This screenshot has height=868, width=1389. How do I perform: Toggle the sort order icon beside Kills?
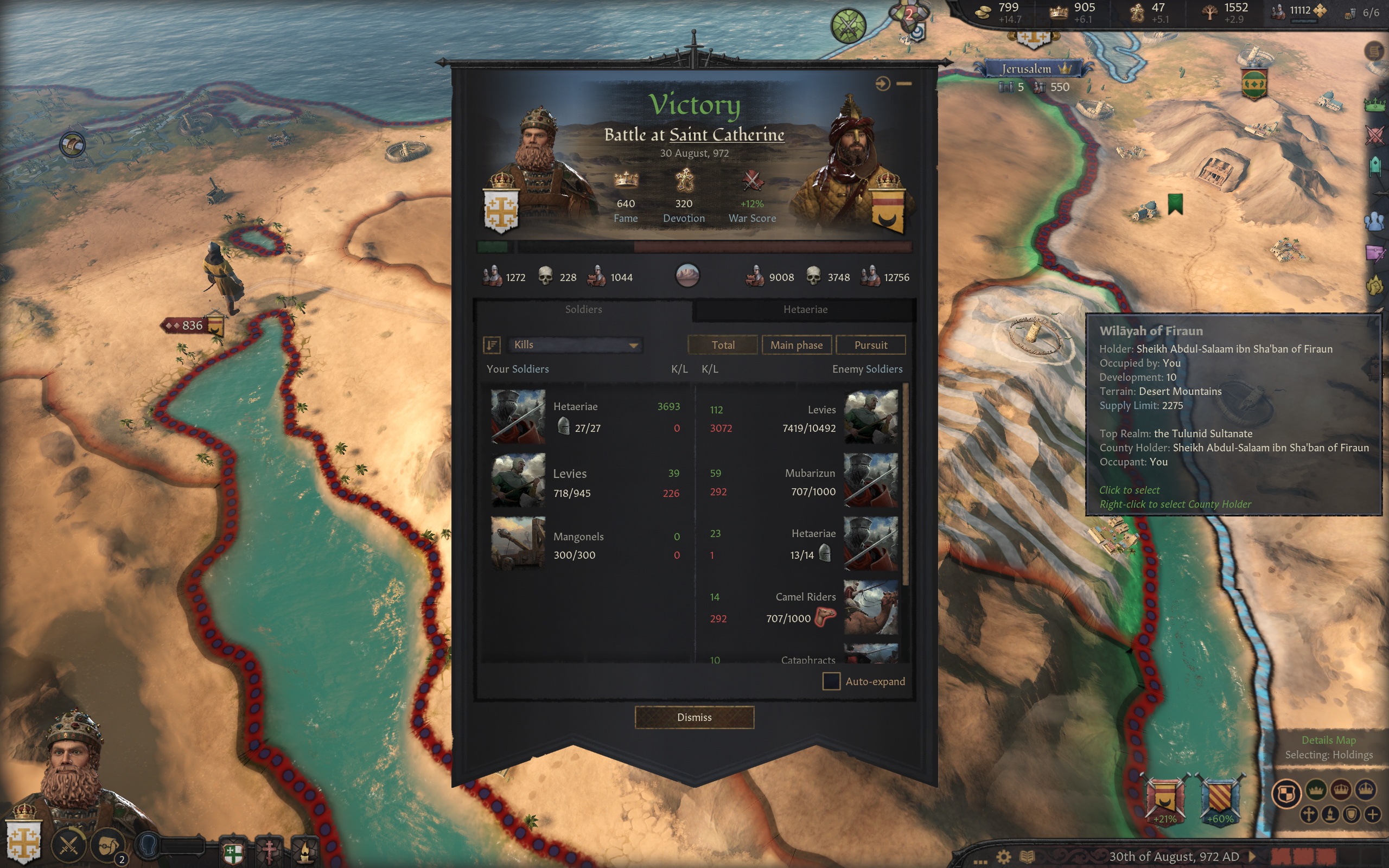point(492,344)
